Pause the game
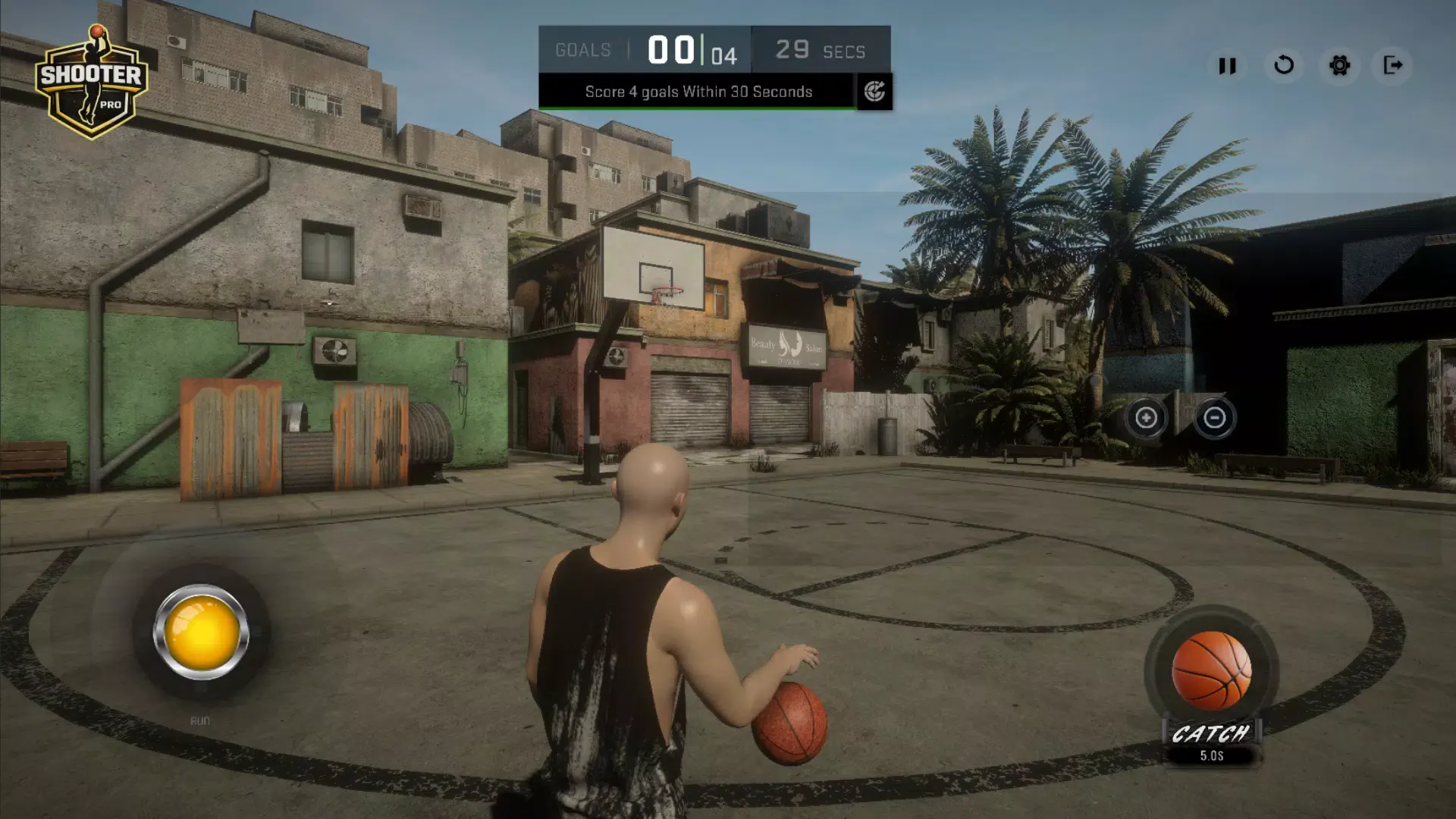Screen dimensions: 1456x819 (1227, 66)
